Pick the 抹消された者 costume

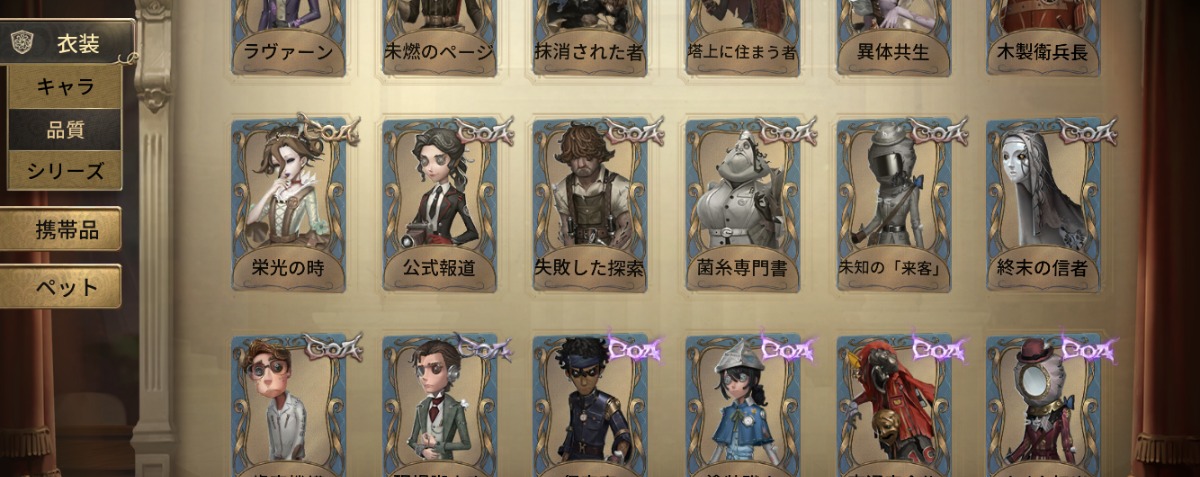[x=590, y=35]
